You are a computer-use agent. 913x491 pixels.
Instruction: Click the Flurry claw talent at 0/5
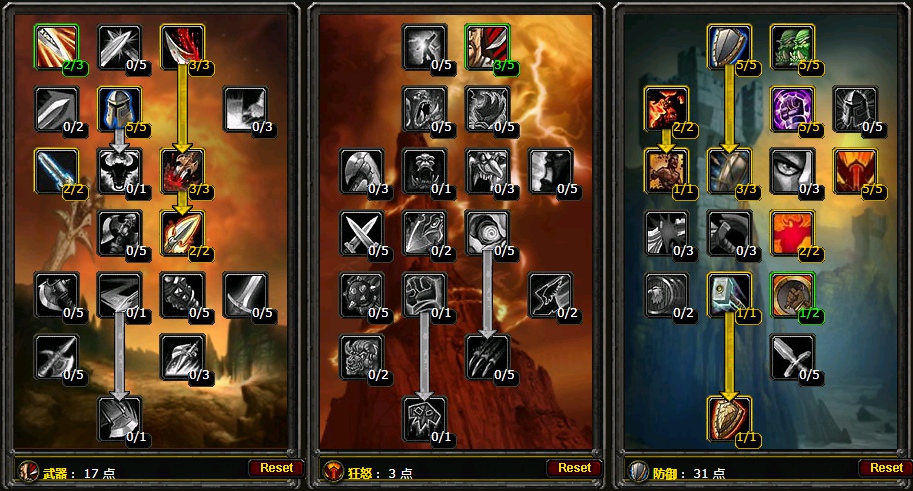point(487,357)
